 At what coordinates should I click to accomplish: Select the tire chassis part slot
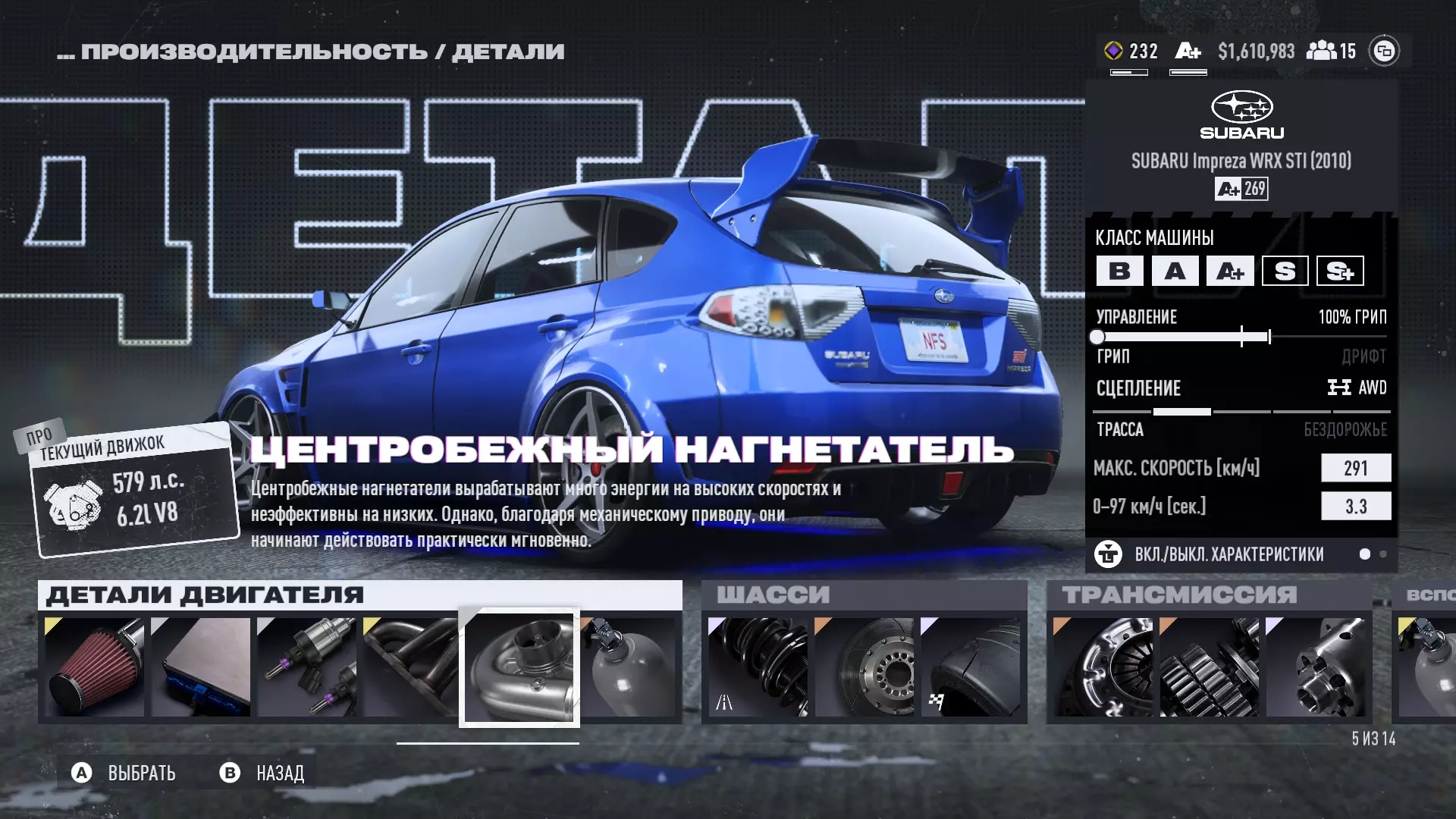[970, 667]
